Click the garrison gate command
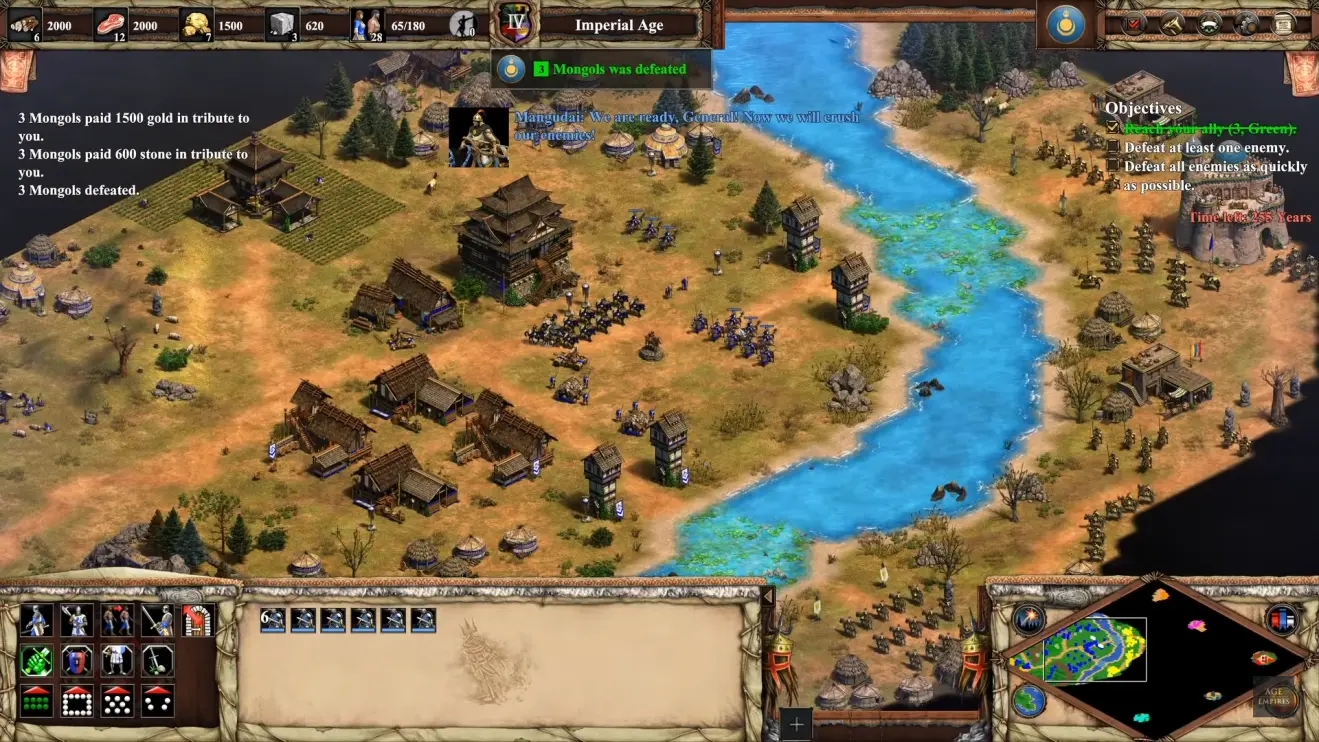Viewport: 1319px width, 742px height. (198, 620)
